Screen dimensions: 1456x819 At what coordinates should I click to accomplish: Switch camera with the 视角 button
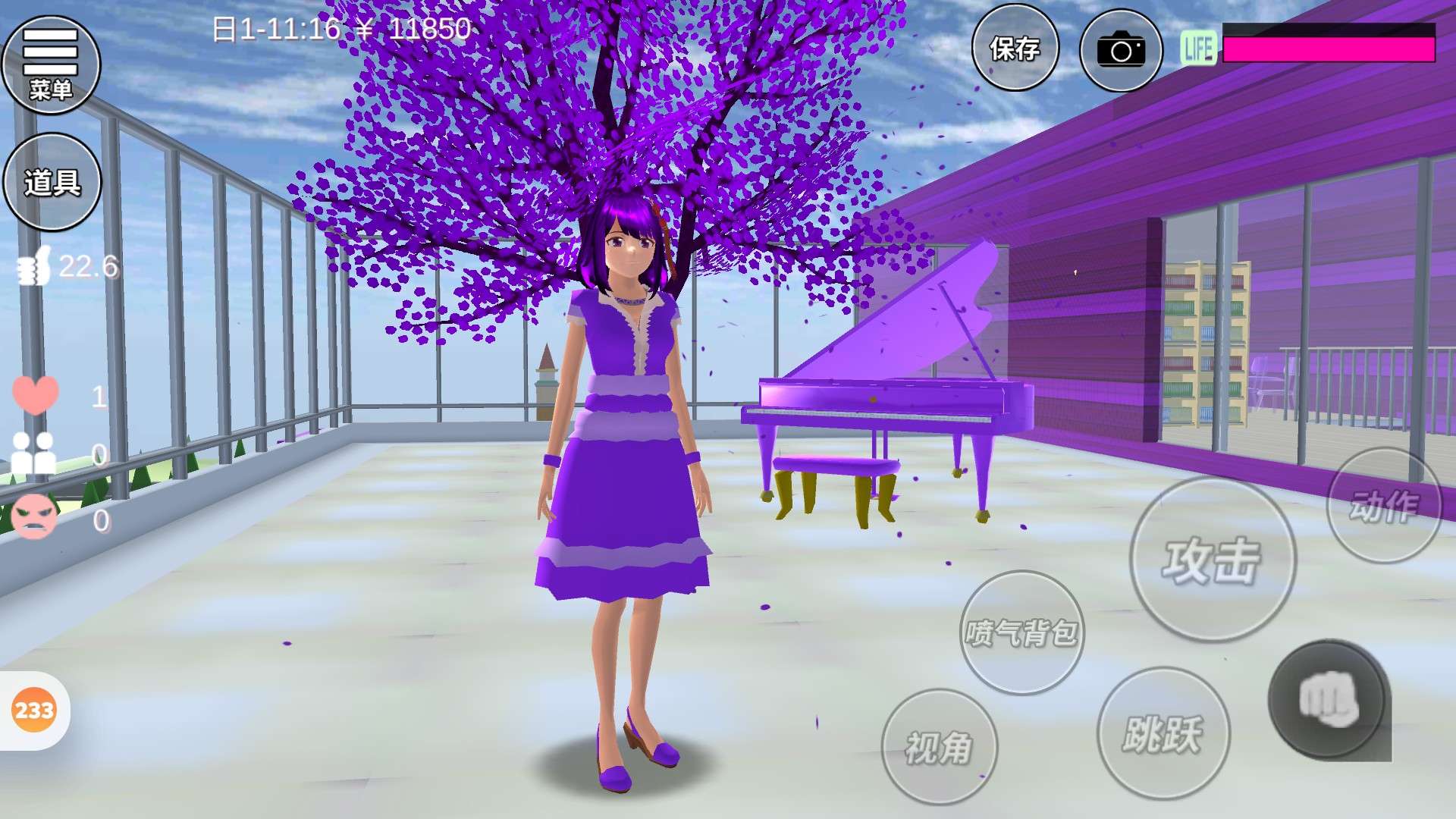(939, 747)
